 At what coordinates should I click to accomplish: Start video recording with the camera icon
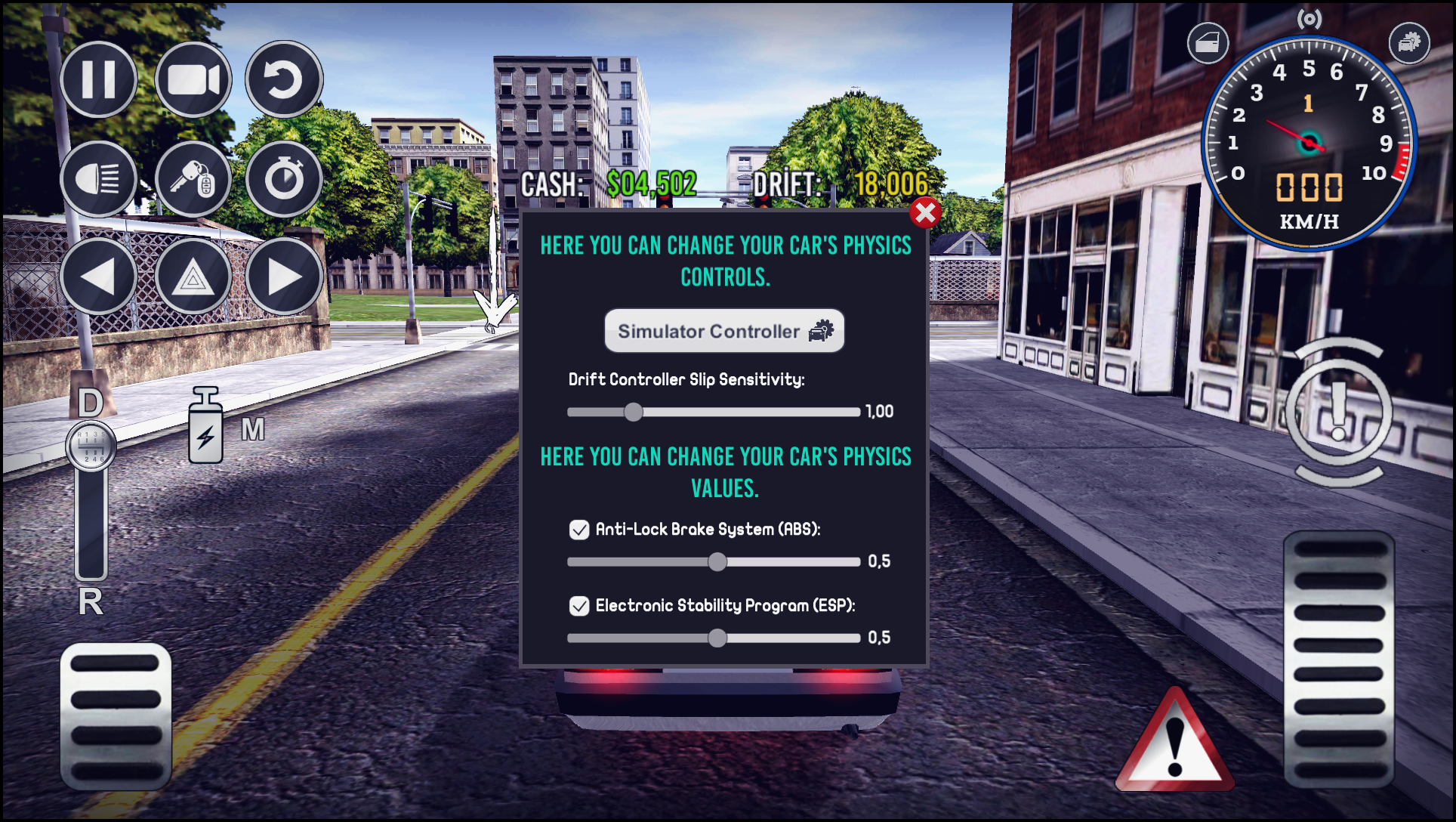(190, 80)
